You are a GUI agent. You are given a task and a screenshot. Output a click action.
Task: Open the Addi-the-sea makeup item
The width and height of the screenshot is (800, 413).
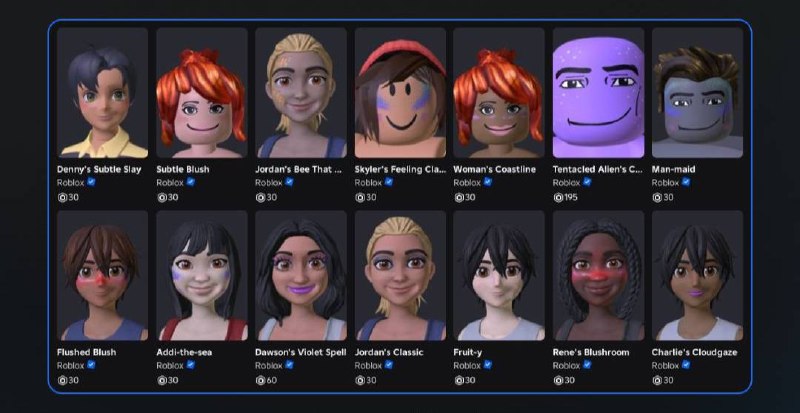[x=201, y=275]
